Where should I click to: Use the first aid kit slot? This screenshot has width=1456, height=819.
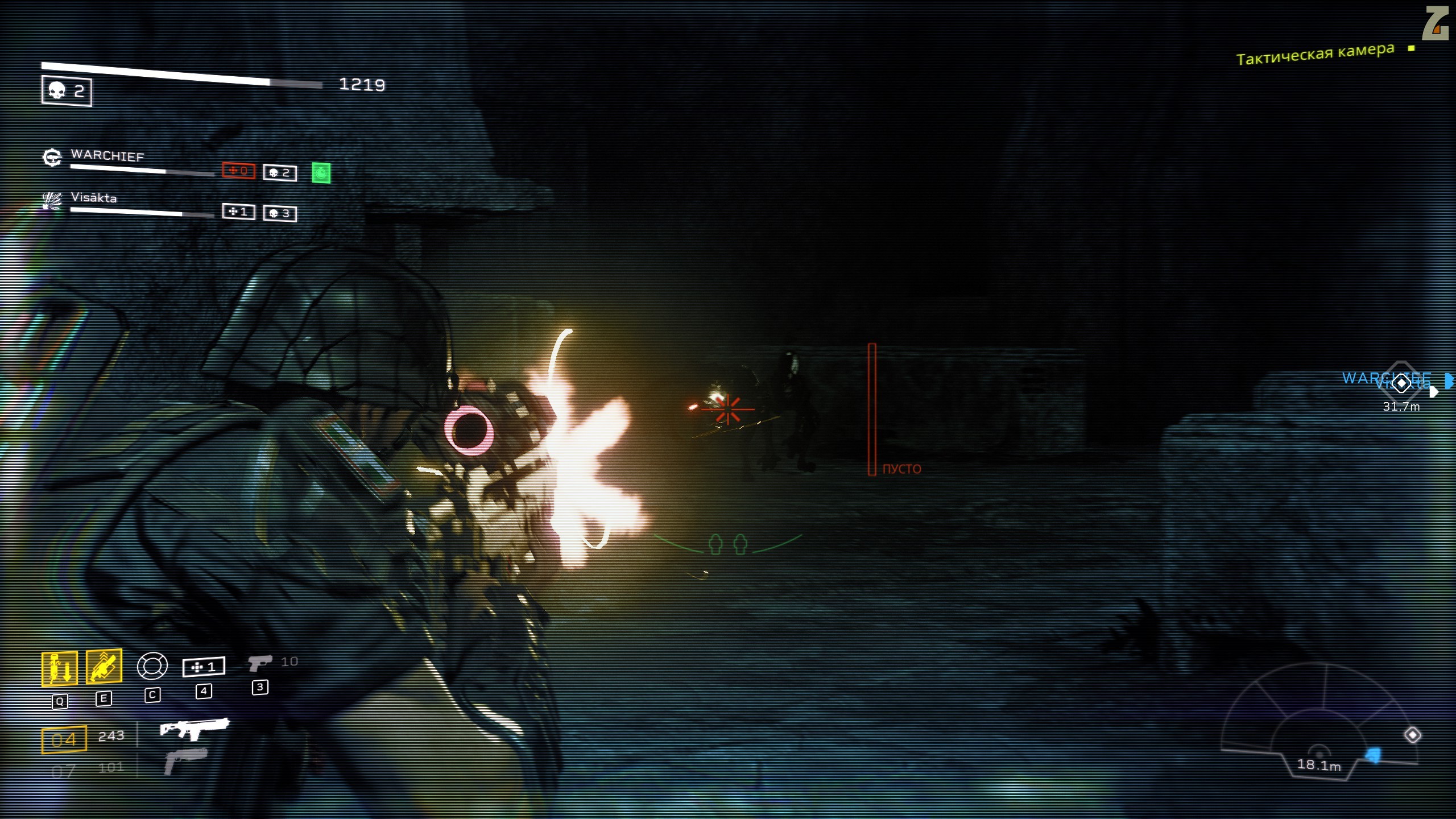point(204,667)
